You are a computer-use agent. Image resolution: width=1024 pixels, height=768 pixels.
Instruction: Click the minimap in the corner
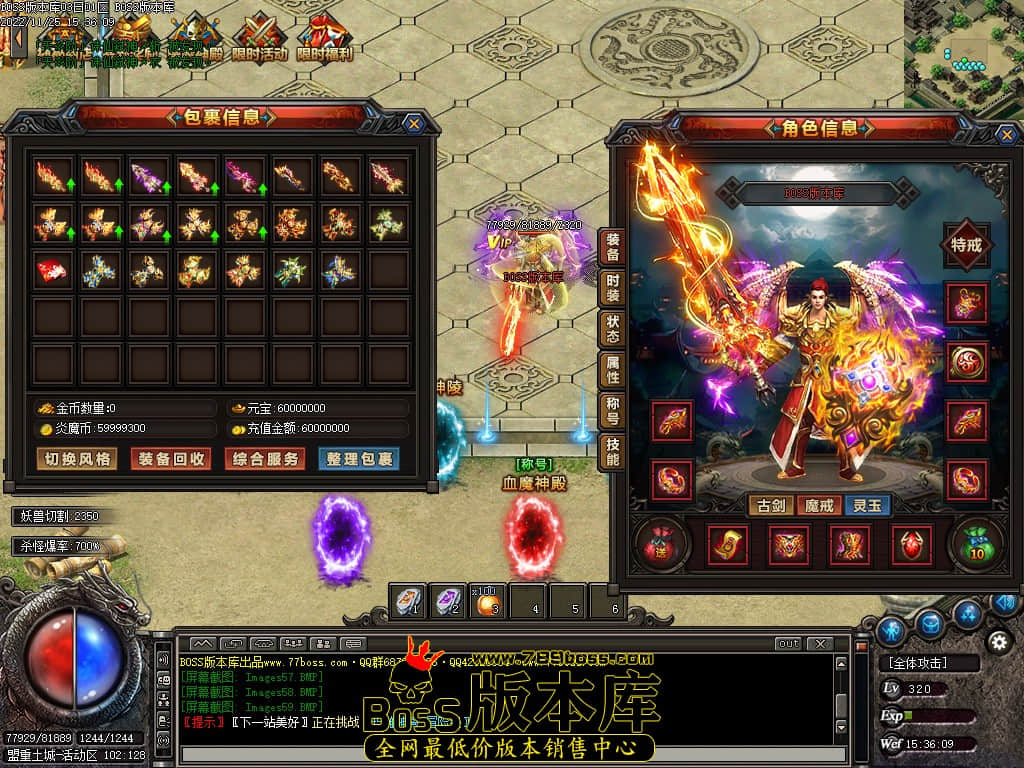[963, 52]
